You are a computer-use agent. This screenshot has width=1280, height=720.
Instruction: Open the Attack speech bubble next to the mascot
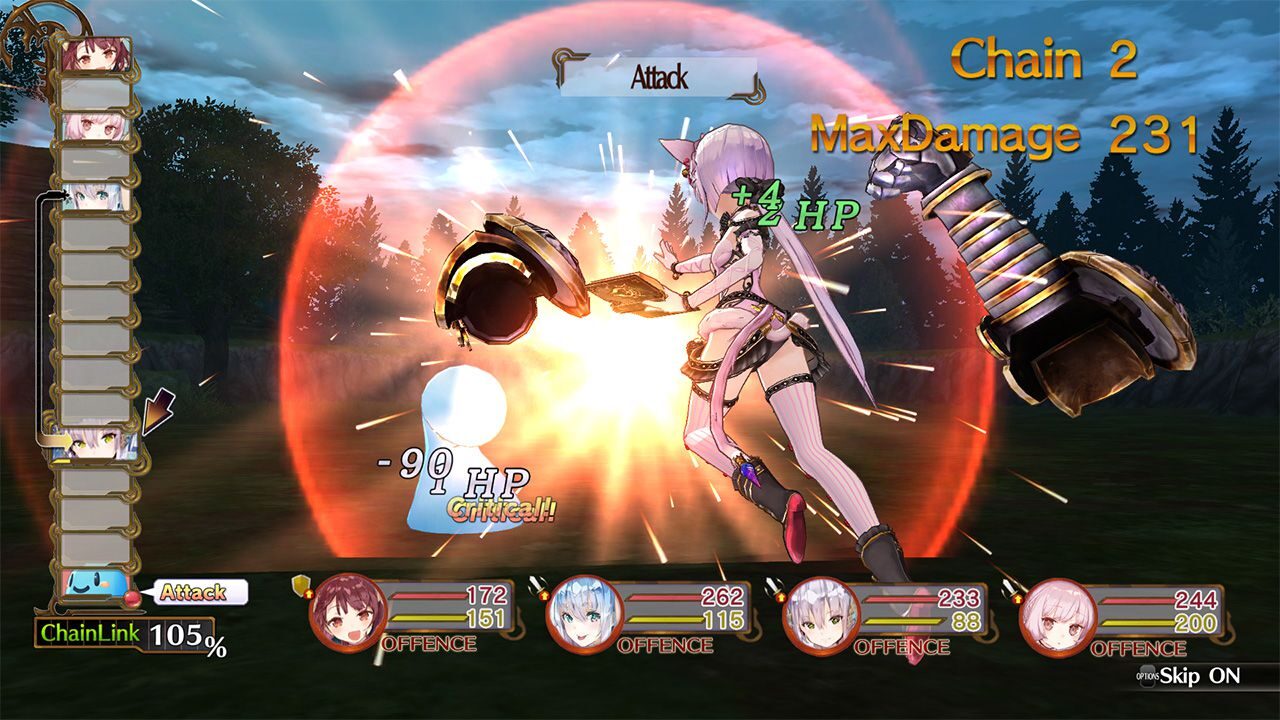(x=200, y=592)
